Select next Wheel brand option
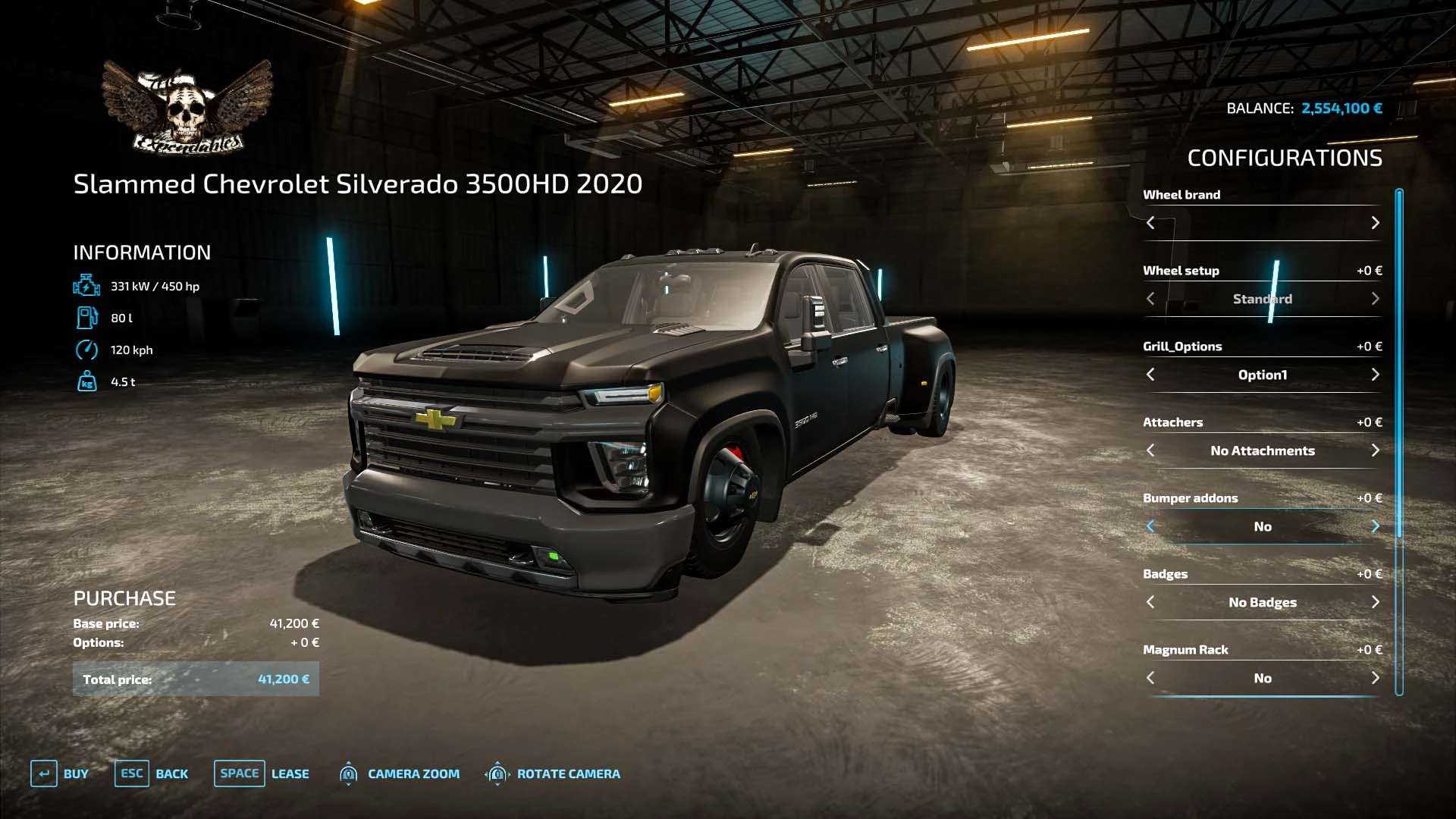The image size is (1456, 819). click(x=1375, y=223)
